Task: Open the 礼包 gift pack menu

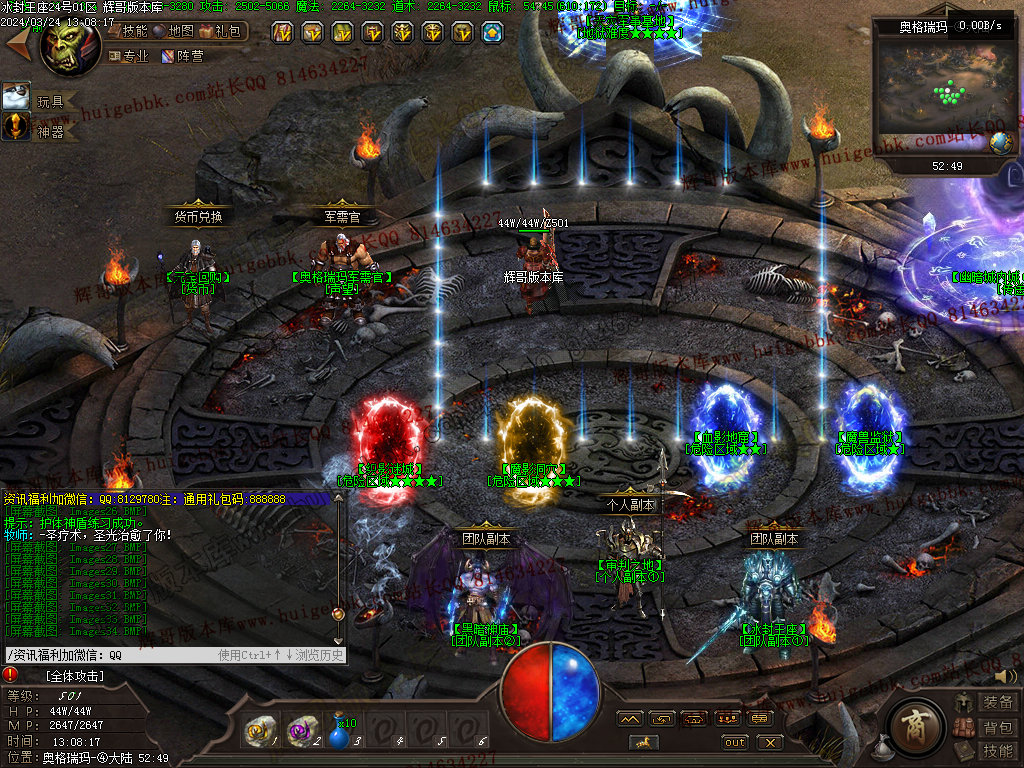Action: tap(223, 31)
